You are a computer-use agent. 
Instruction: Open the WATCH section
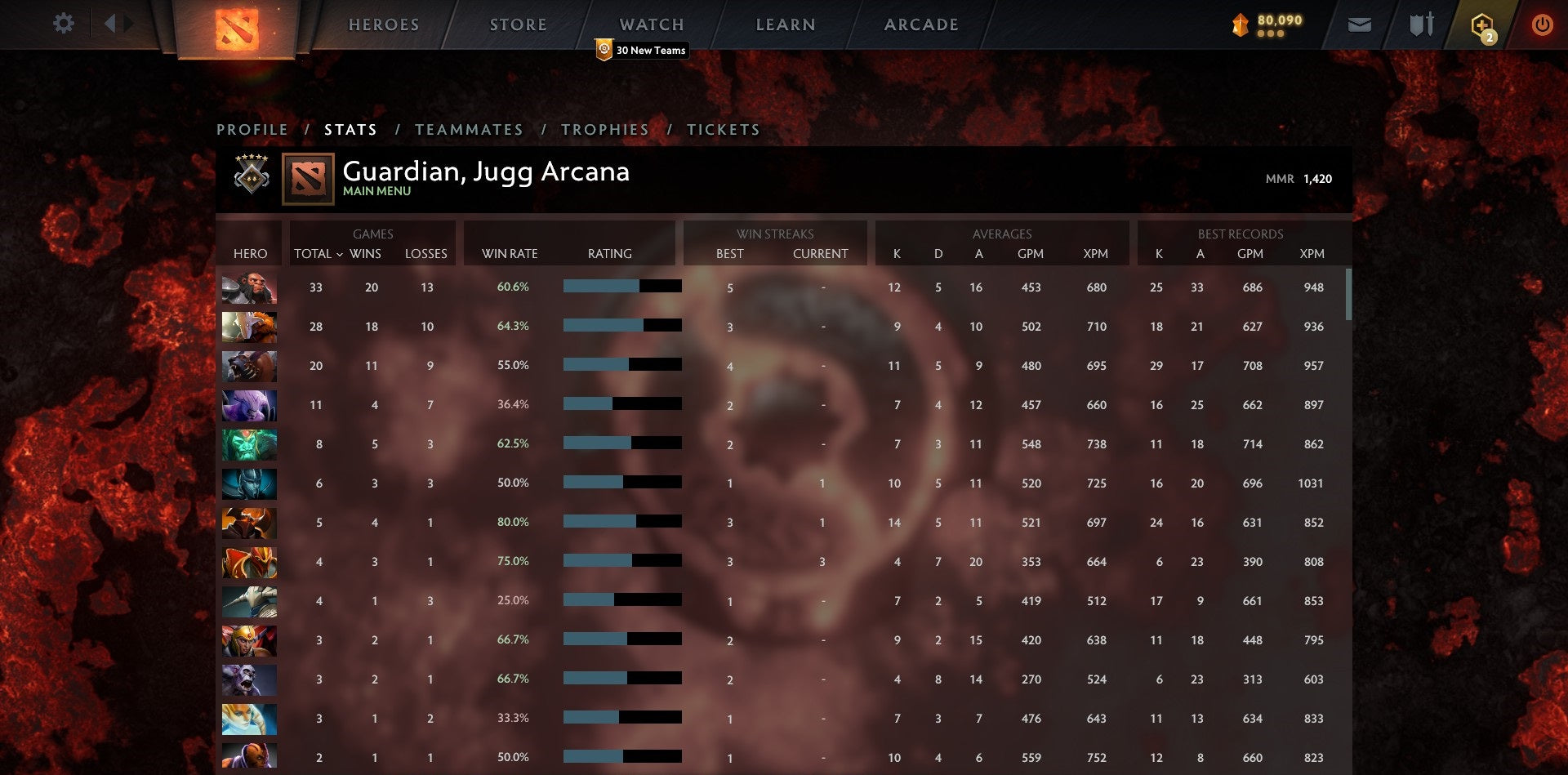pyautogui.click(x=651, y=24)
